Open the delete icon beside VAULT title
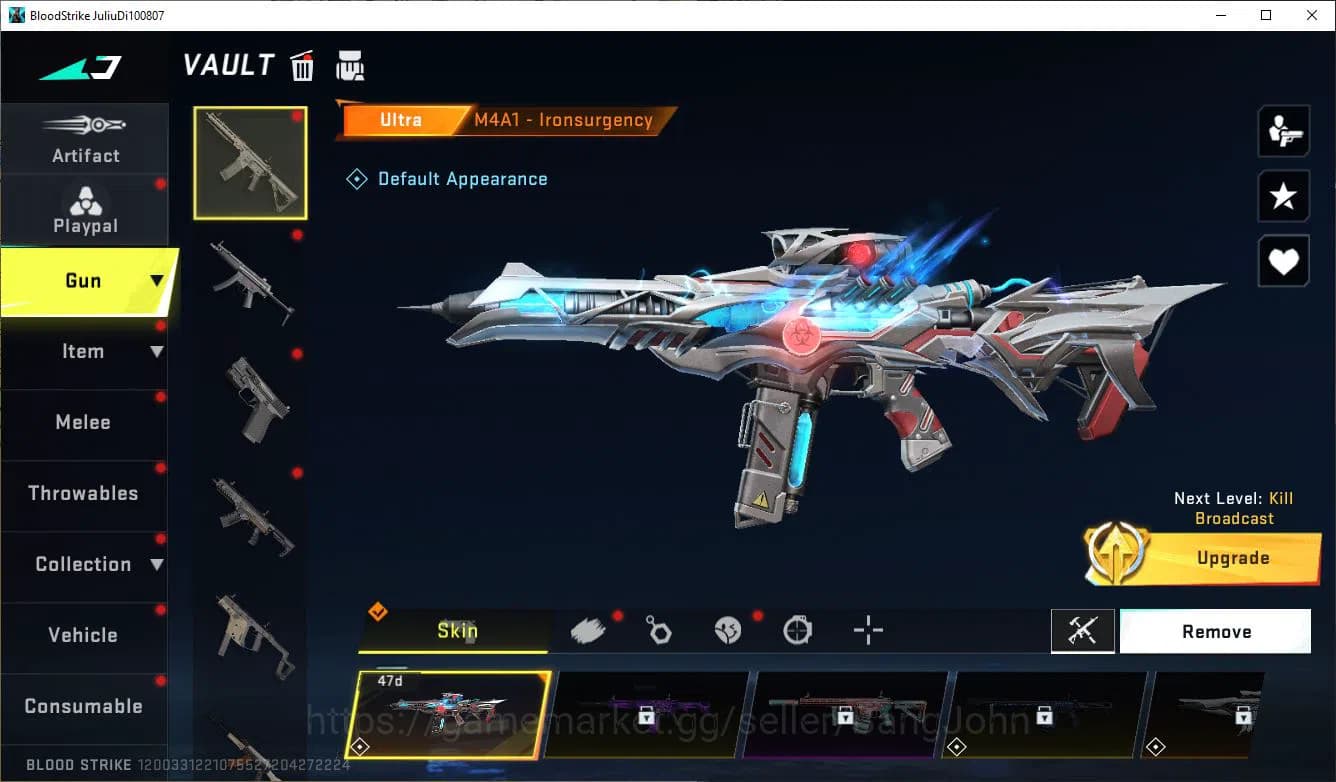 tap(301, 65)
